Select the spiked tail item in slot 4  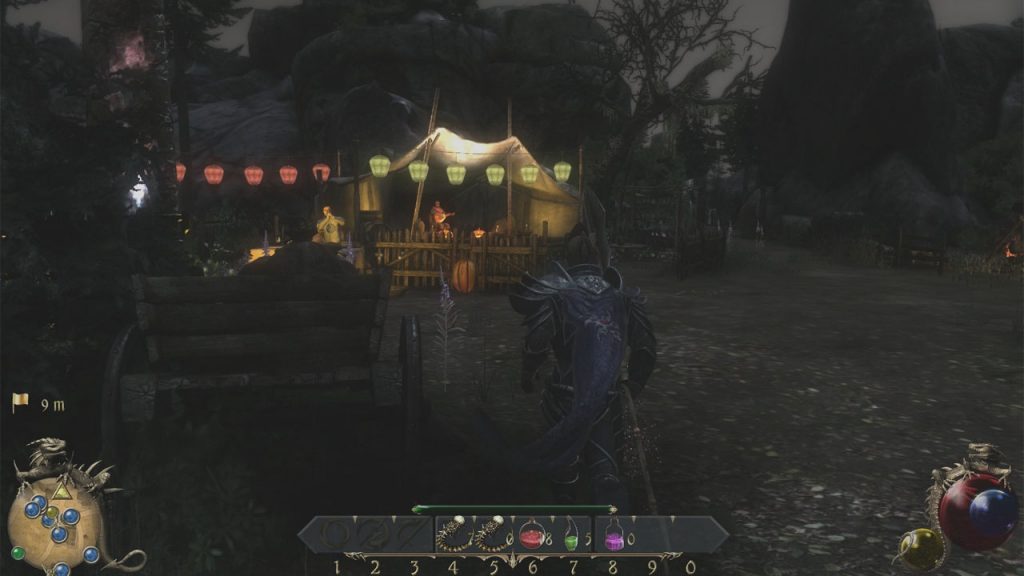(x=453, y=536)
